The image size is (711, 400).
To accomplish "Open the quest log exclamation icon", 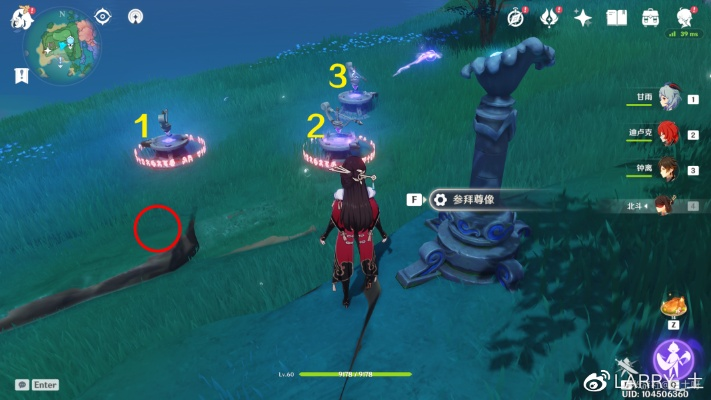I will 21,75.
